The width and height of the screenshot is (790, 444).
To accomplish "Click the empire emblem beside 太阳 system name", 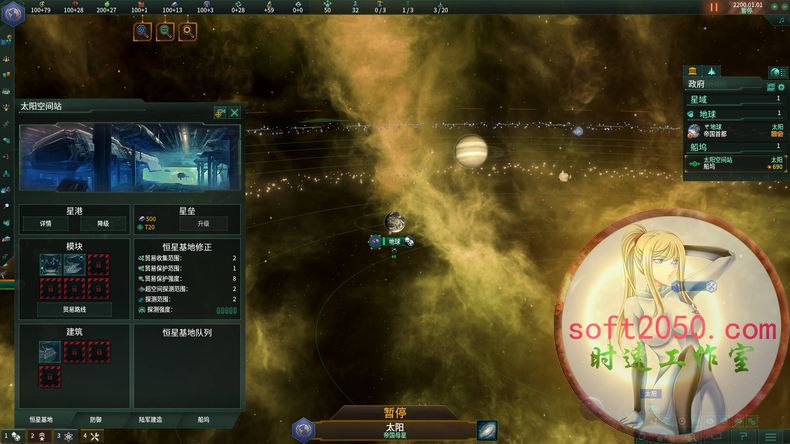I will pyautogui.click(x=304, y=430).
